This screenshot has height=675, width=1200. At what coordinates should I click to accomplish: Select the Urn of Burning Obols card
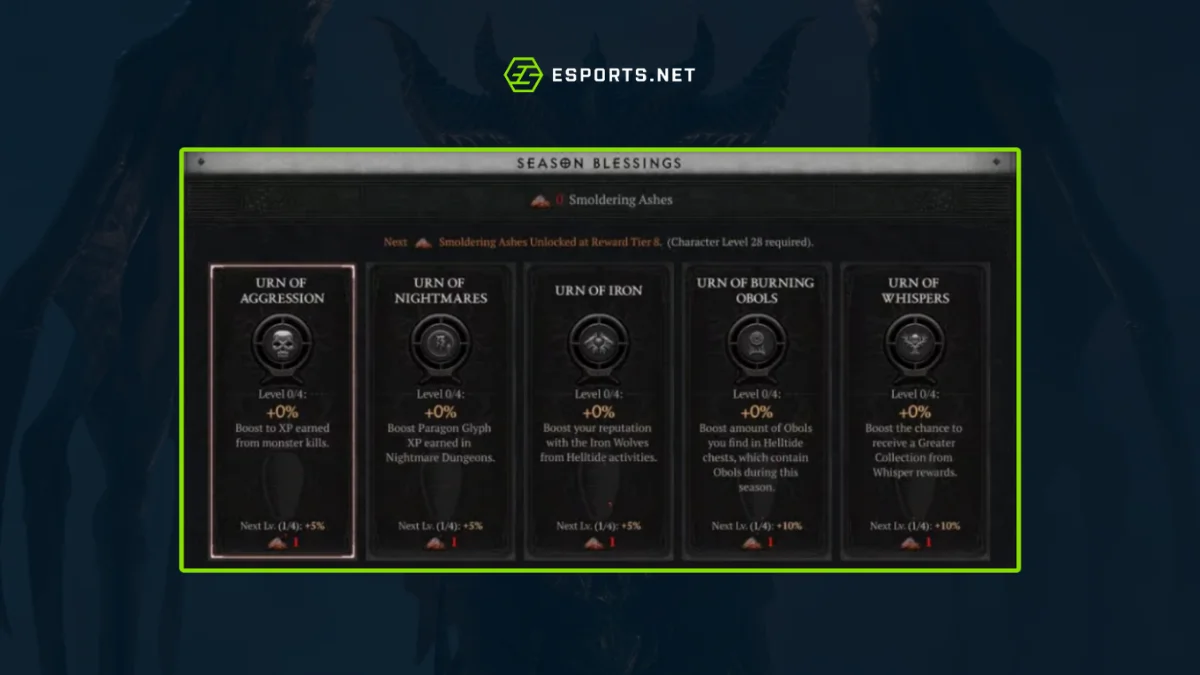pyautogui.click(x=756, y=411)
